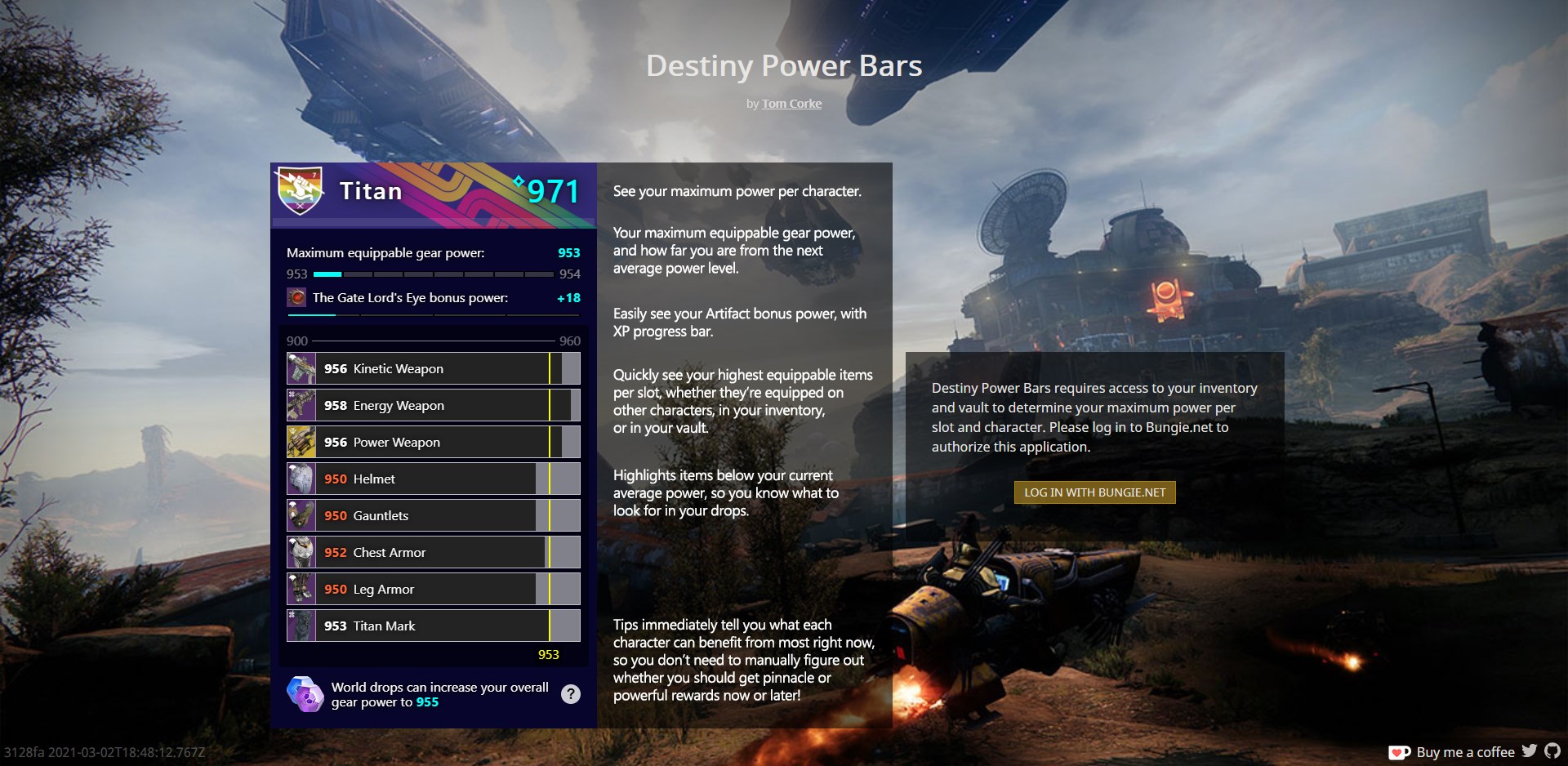
Task: Select the Titan Mark item icon
Action: click(301, 626)
